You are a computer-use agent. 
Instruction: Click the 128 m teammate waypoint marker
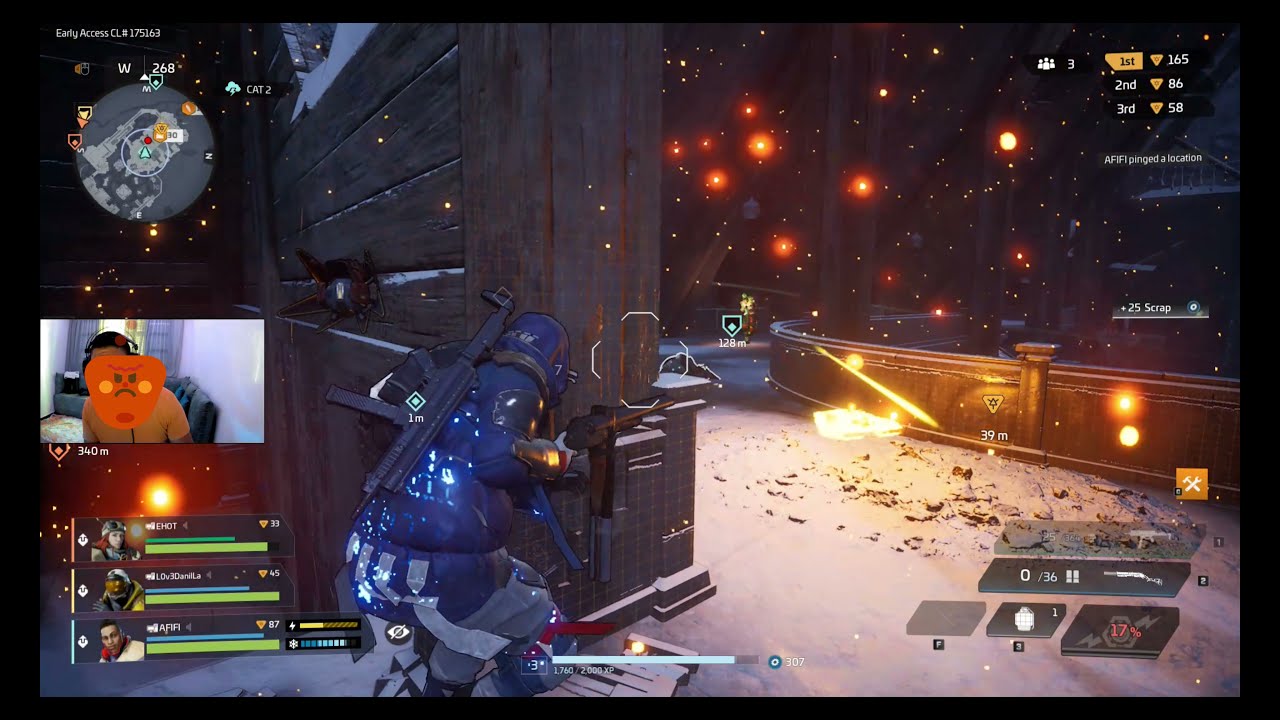(x=732, y=325)
